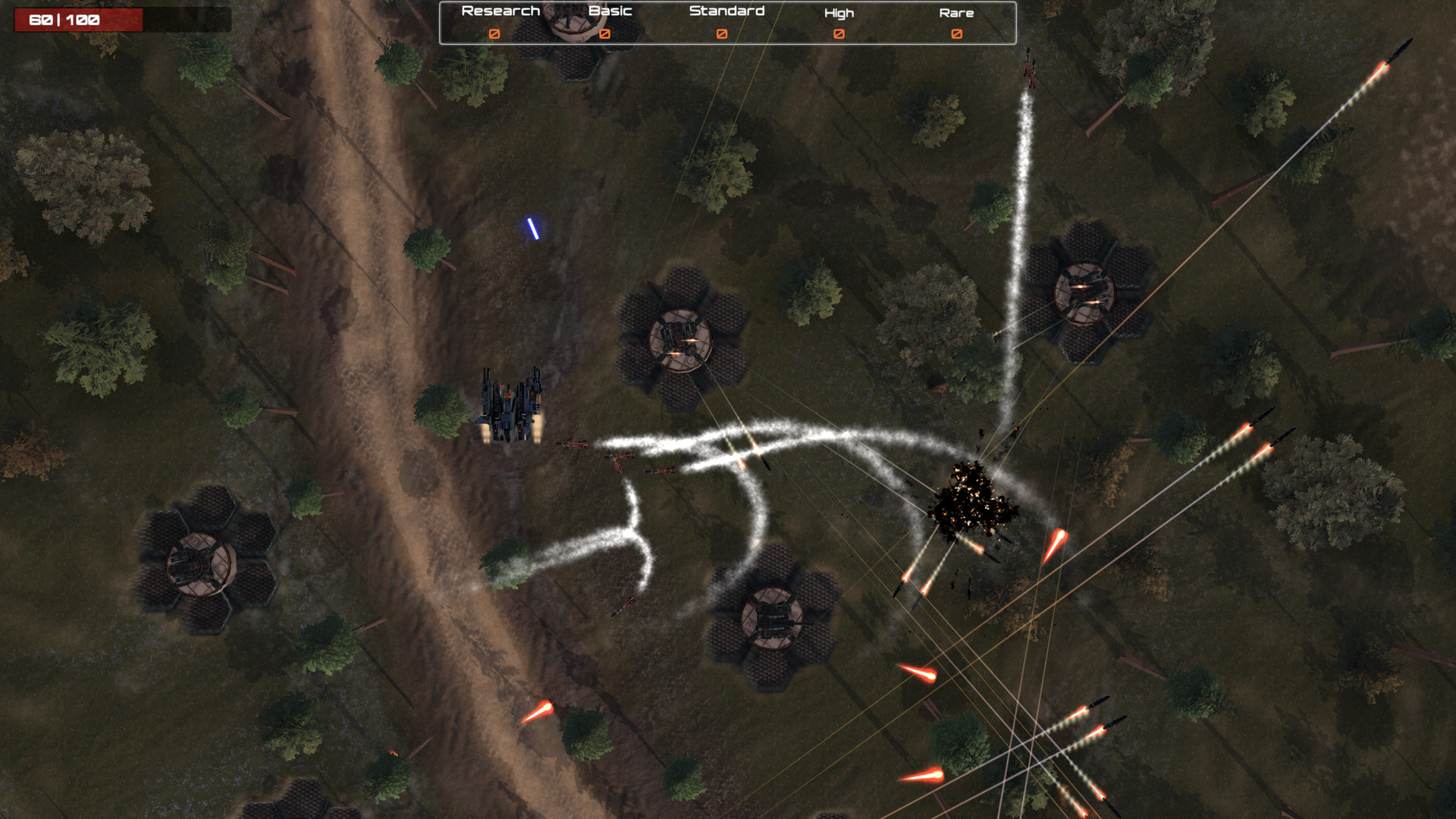Switch to the Basic tab
This screenshot has height=819, width=1456.
coord(610,11)
